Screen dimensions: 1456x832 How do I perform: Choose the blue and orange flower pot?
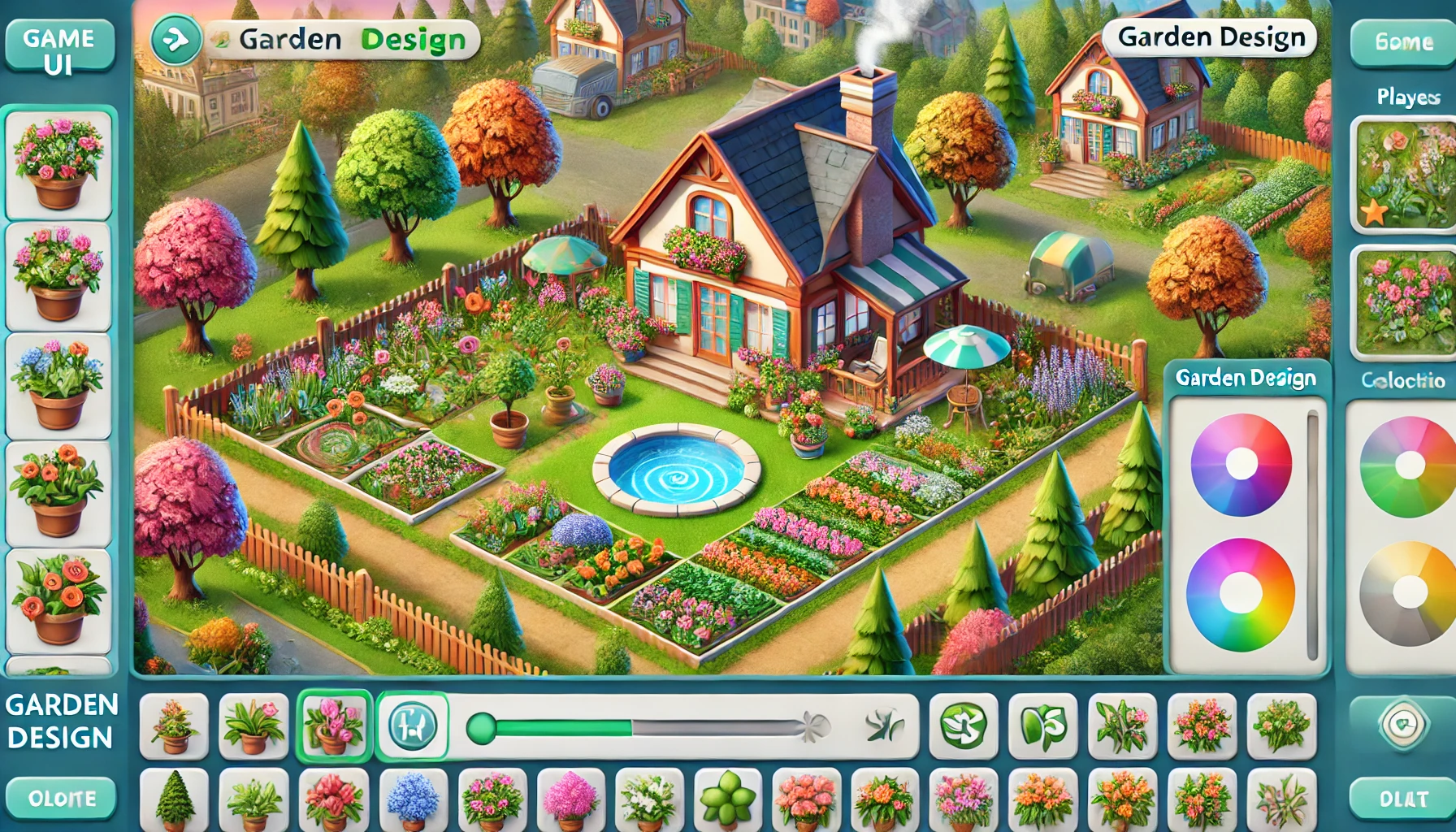tap(58, 385)
